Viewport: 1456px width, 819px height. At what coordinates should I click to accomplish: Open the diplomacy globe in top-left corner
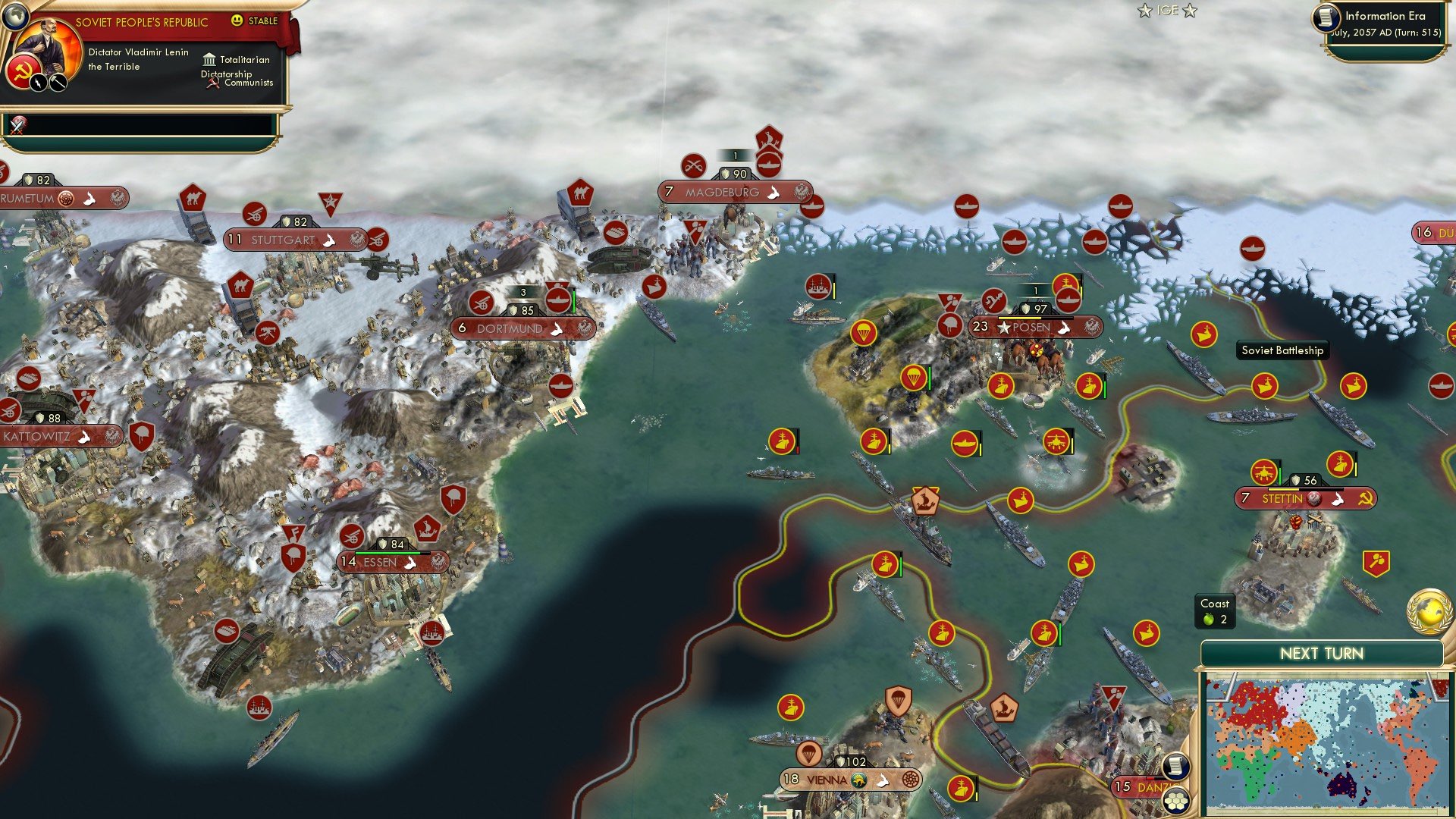click(x=15, y=17)
